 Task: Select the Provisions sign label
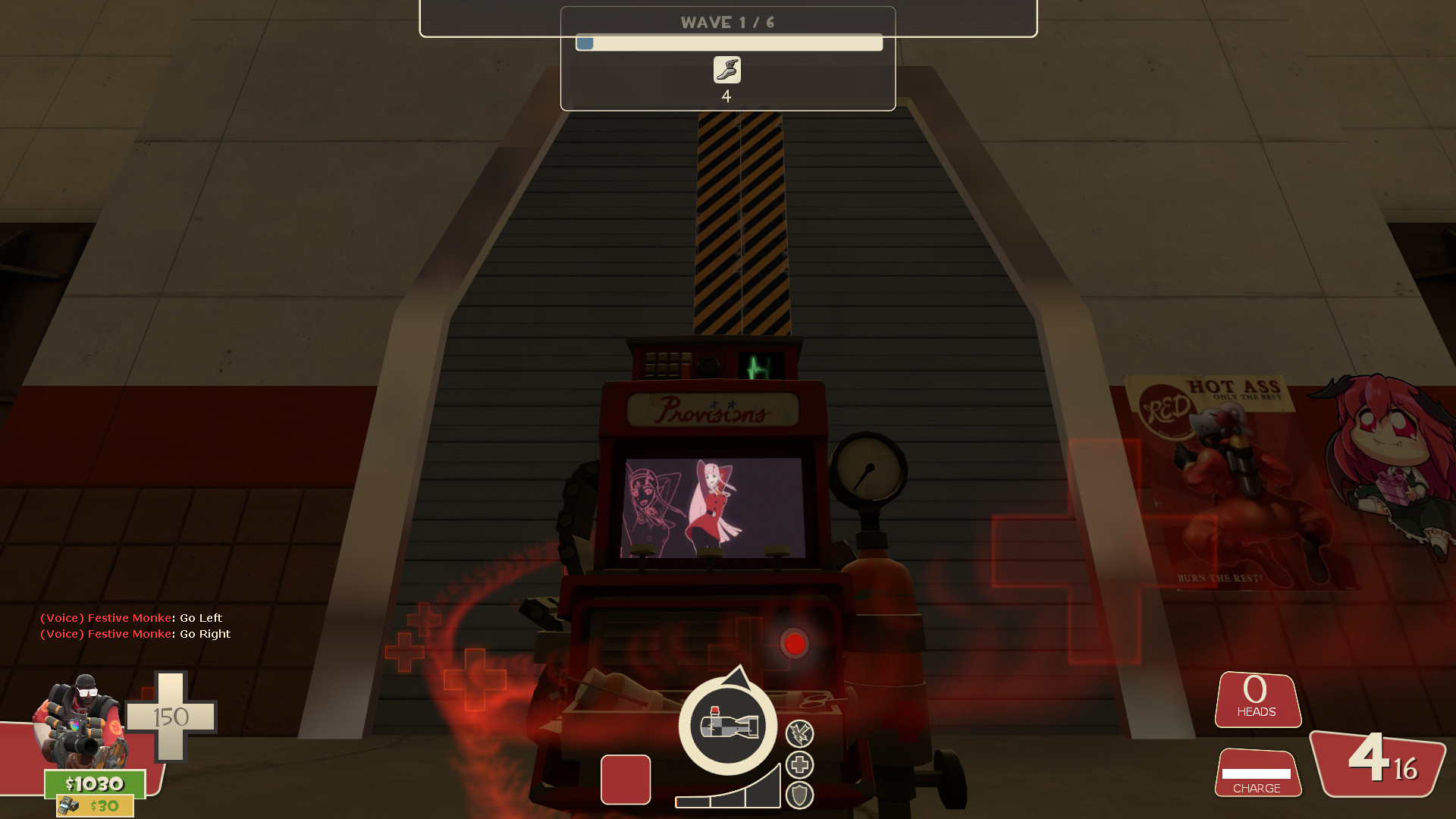pyautogui.click(x=711, y=409)
